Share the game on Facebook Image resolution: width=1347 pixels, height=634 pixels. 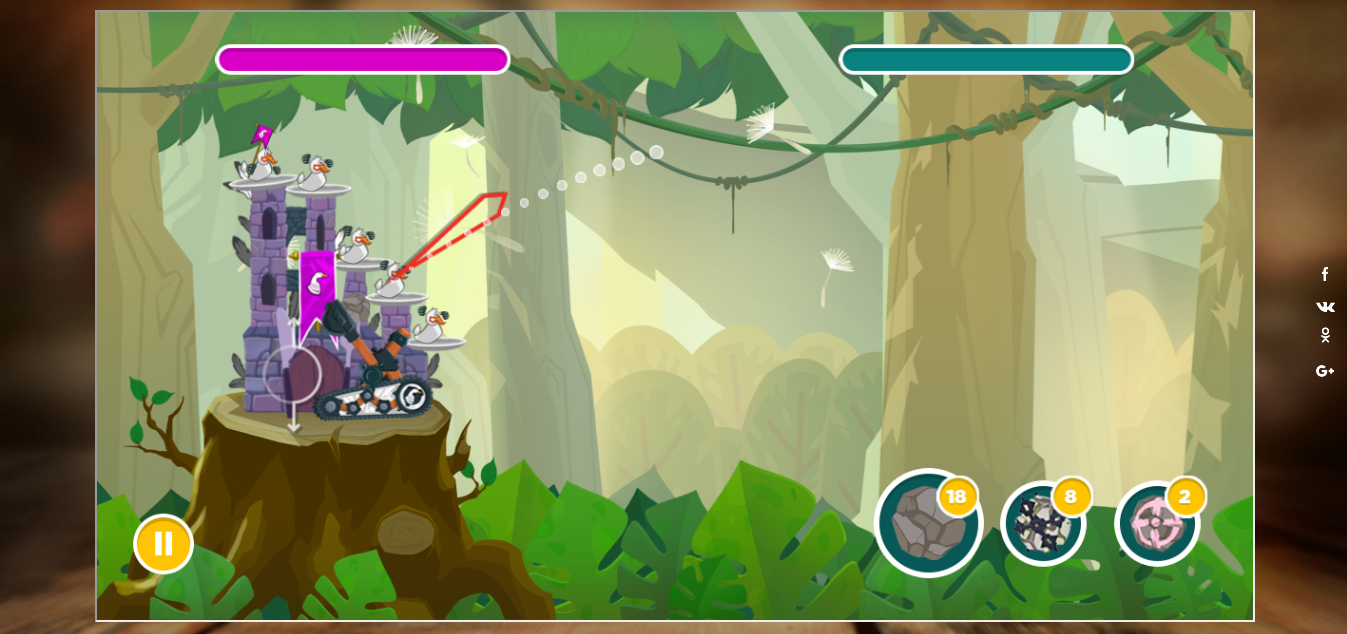tap(1325, 274)
